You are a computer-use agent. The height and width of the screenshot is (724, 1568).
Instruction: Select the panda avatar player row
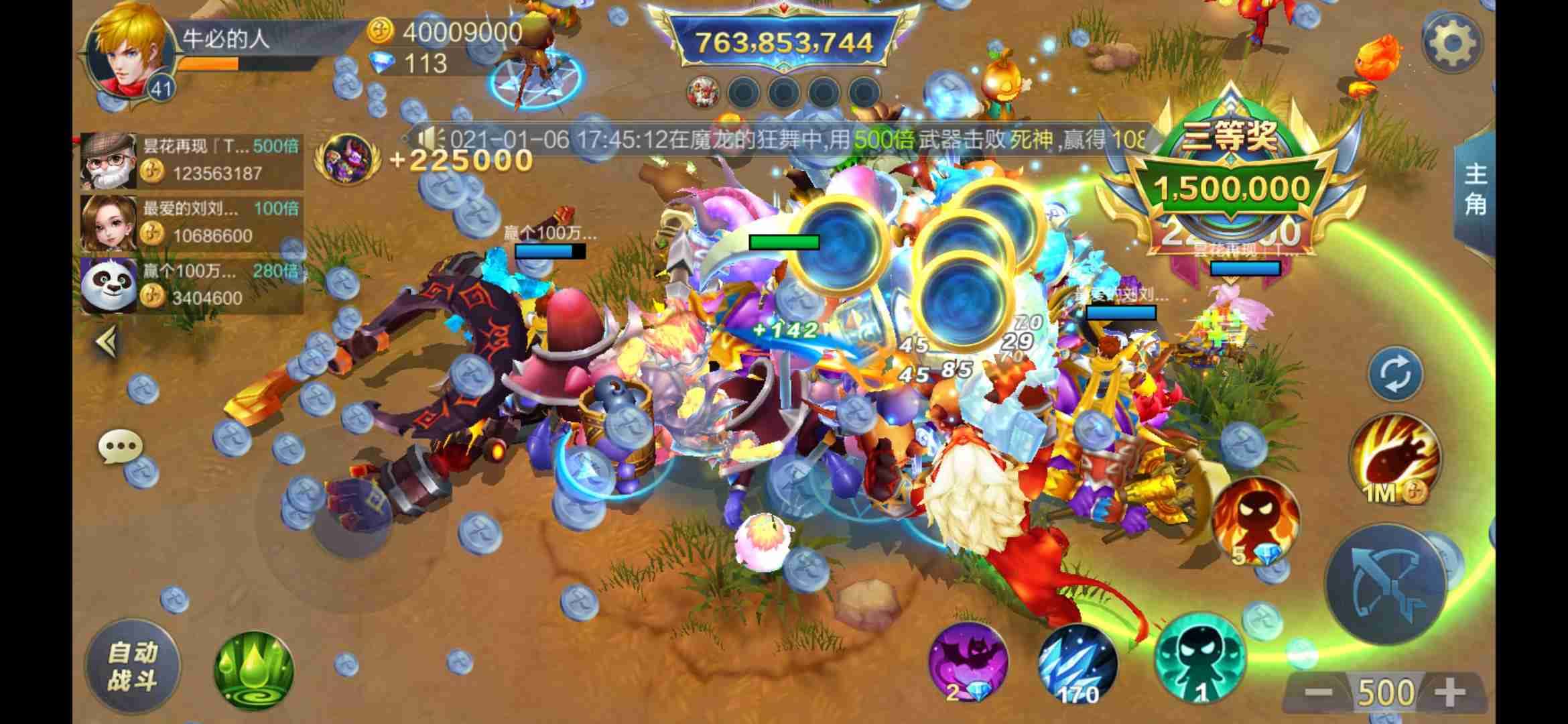(x=191, y=286)
